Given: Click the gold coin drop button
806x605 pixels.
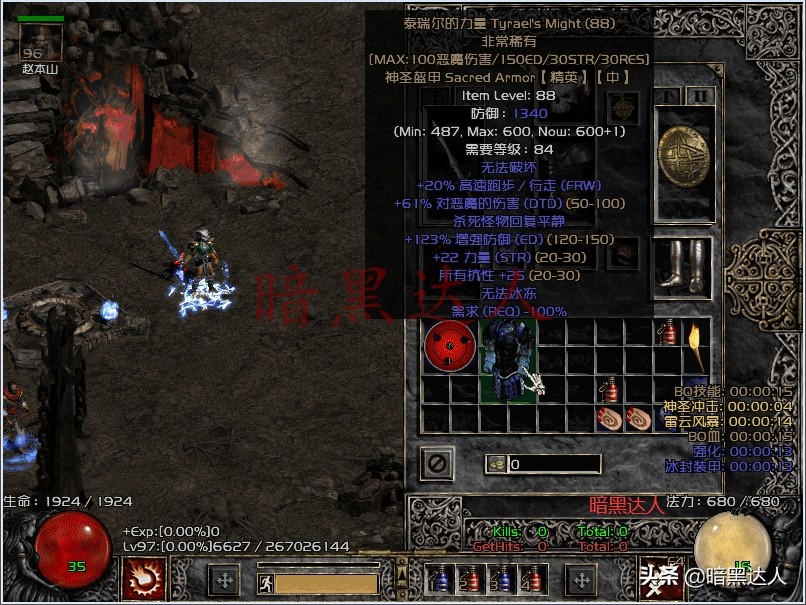Looking at the screenshot, I should point(497,464).
